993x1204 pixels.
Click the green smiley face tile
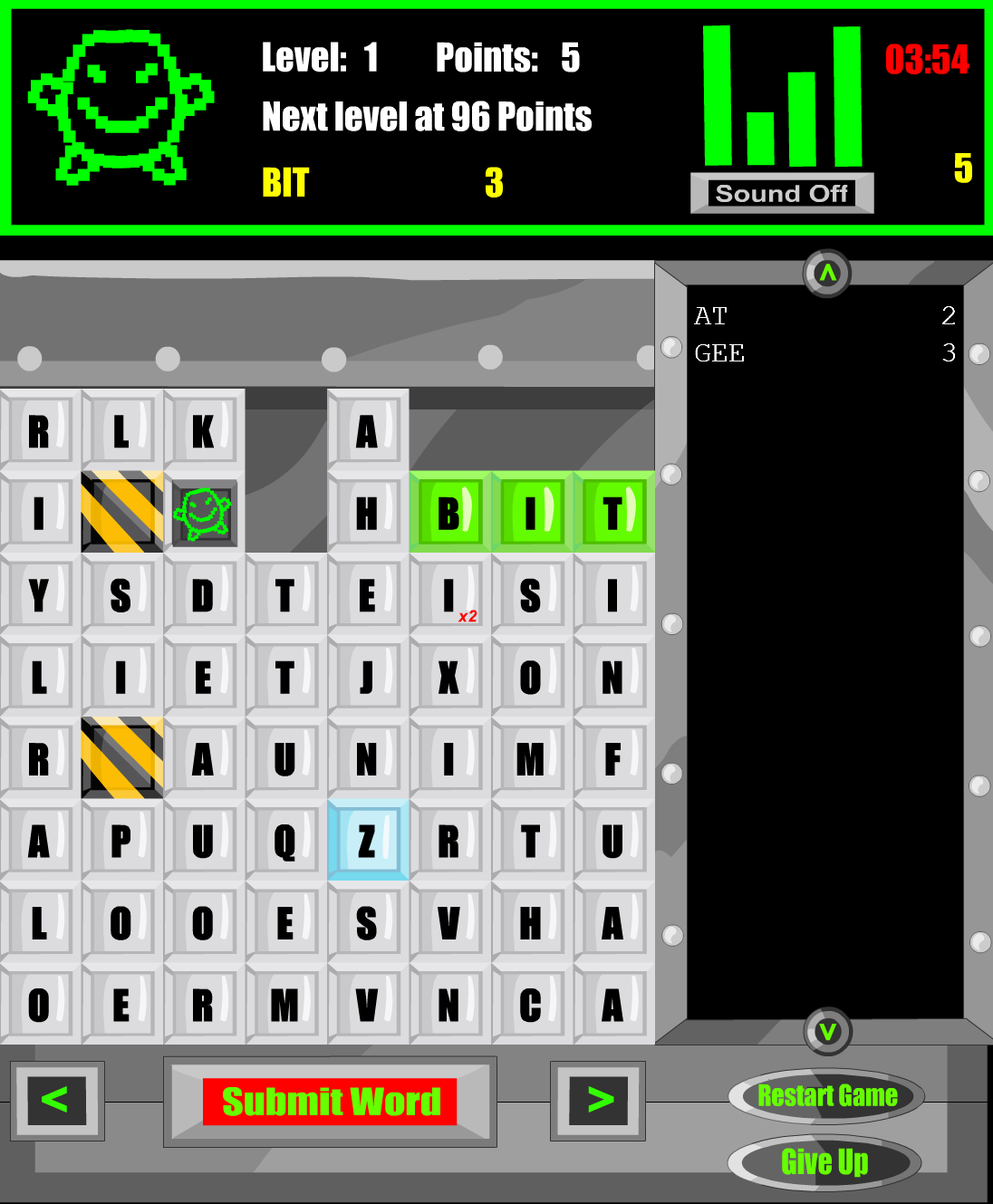(204, 513)
